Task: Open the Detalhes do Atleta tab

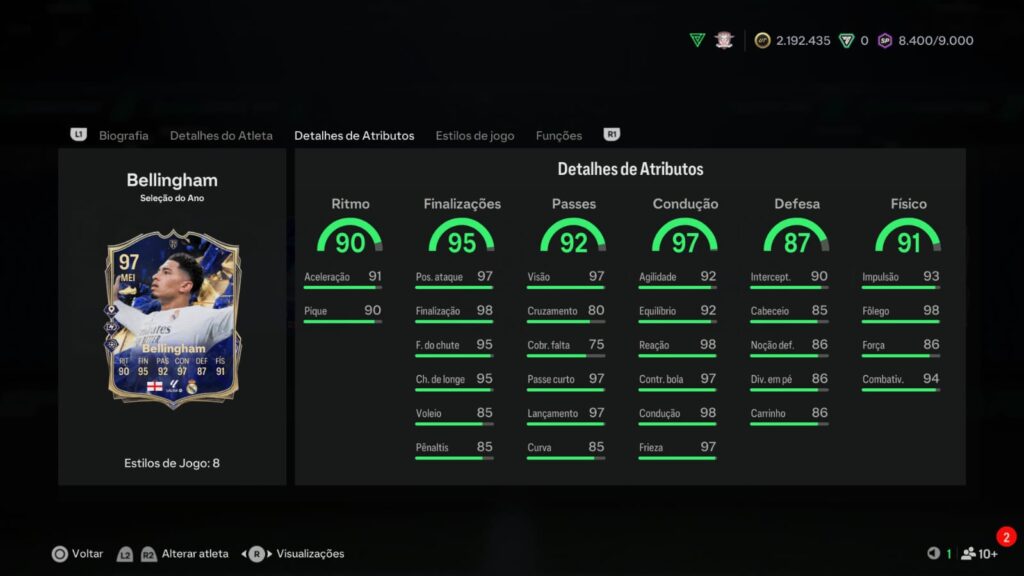Action: tap(221, 135)
